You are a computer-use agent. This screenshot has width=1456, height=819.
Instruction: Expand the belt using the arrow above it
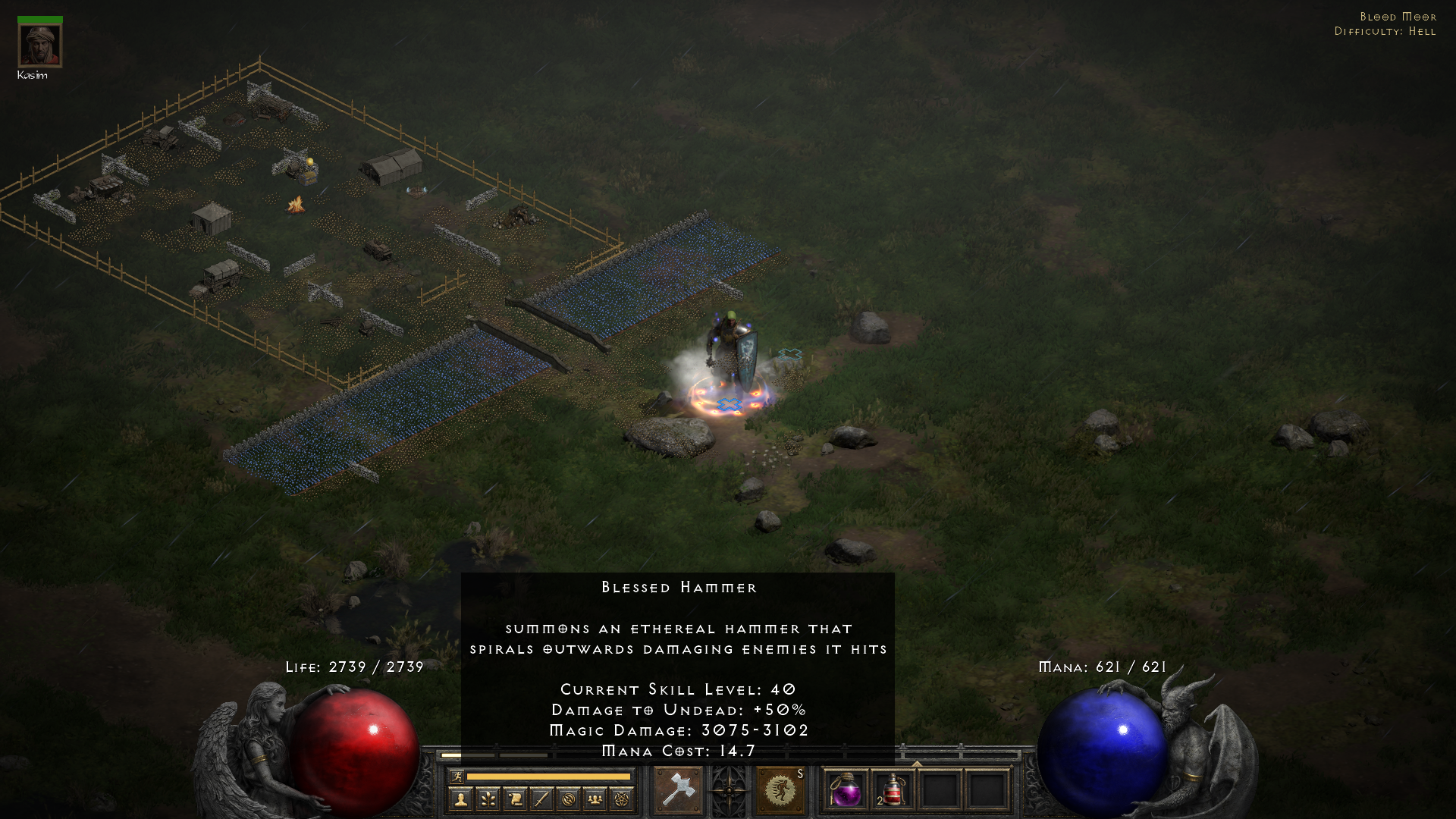pyautogui.click(x=916, y=763)
